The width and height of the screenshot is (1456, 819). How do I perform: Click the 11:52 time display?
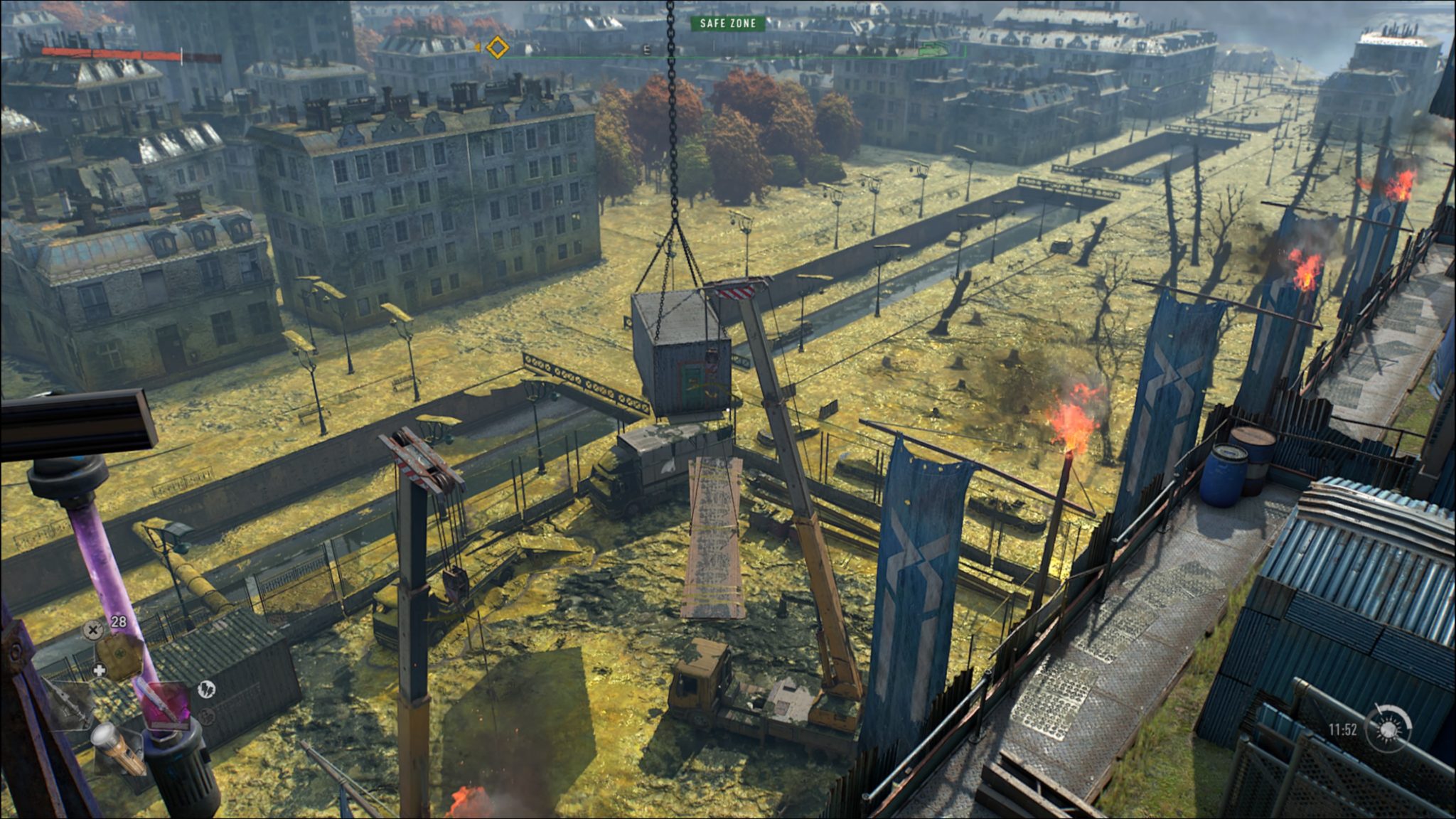point(1342,729)
